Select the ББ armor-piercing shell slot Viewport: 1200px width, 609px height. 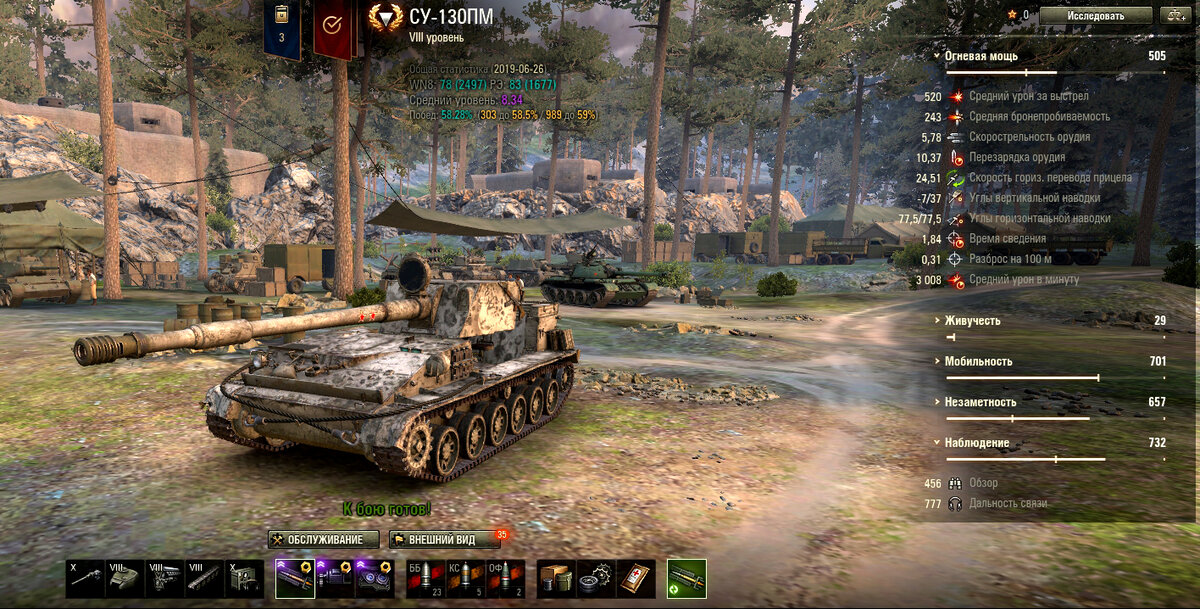pos(425,579)
